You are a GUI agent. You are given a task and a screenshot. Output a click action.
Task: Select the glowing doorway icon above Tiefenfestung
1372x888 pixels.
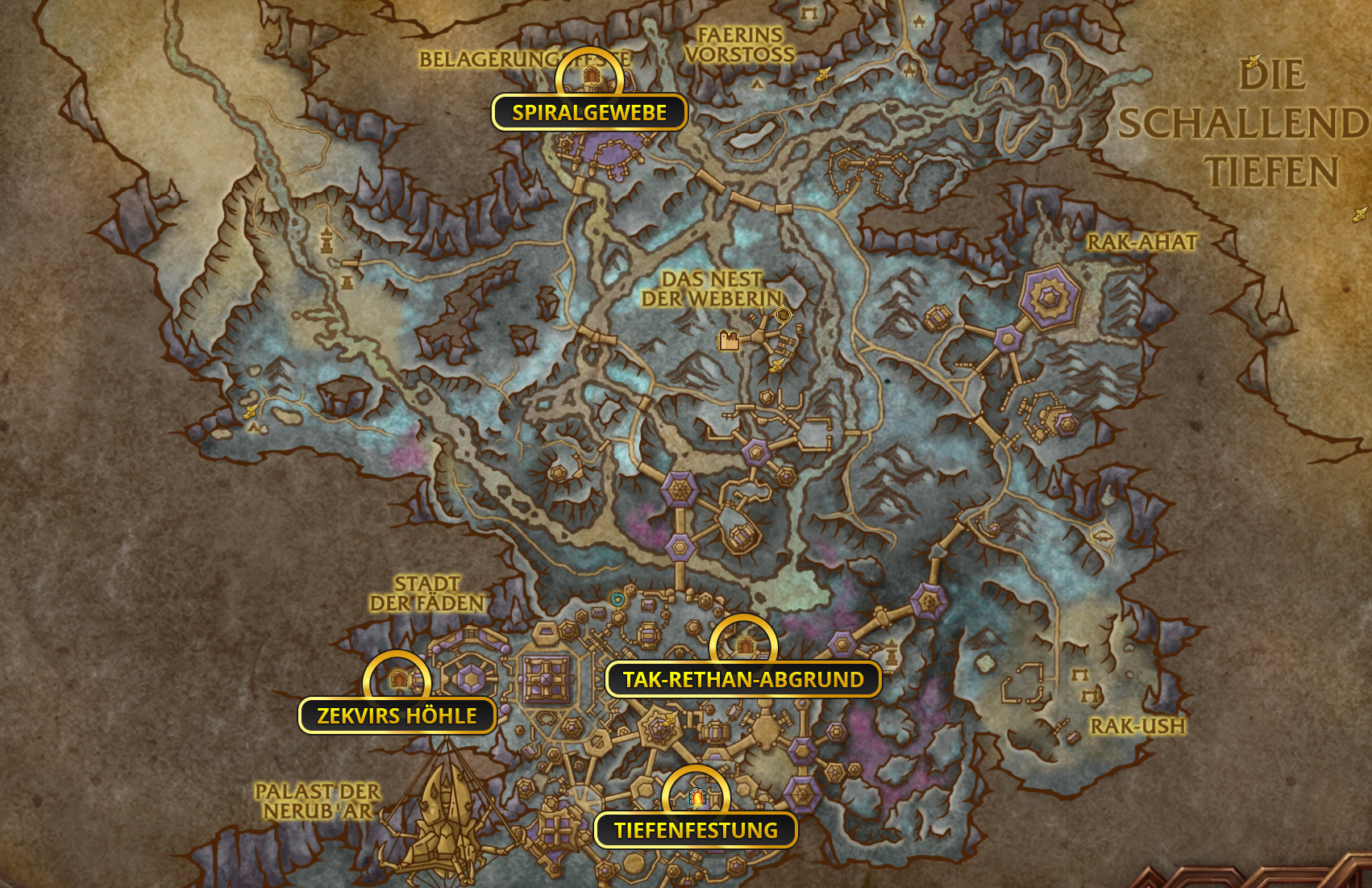696,798
